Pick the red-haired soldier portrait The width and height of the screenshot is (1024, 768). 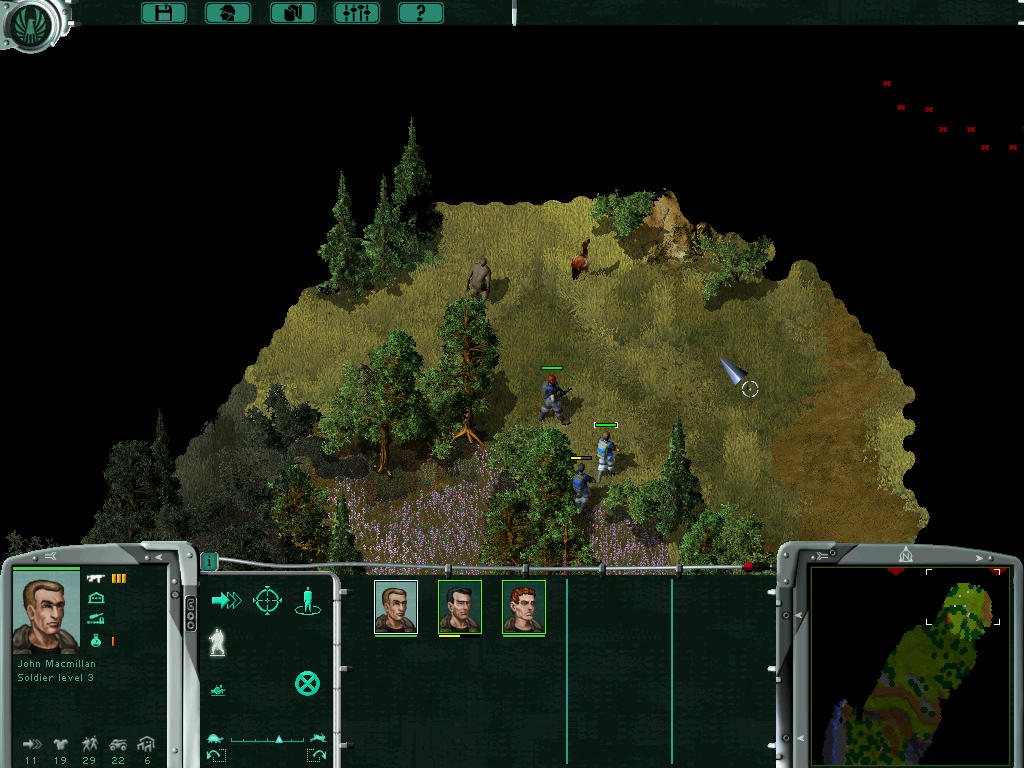point(523,607)
